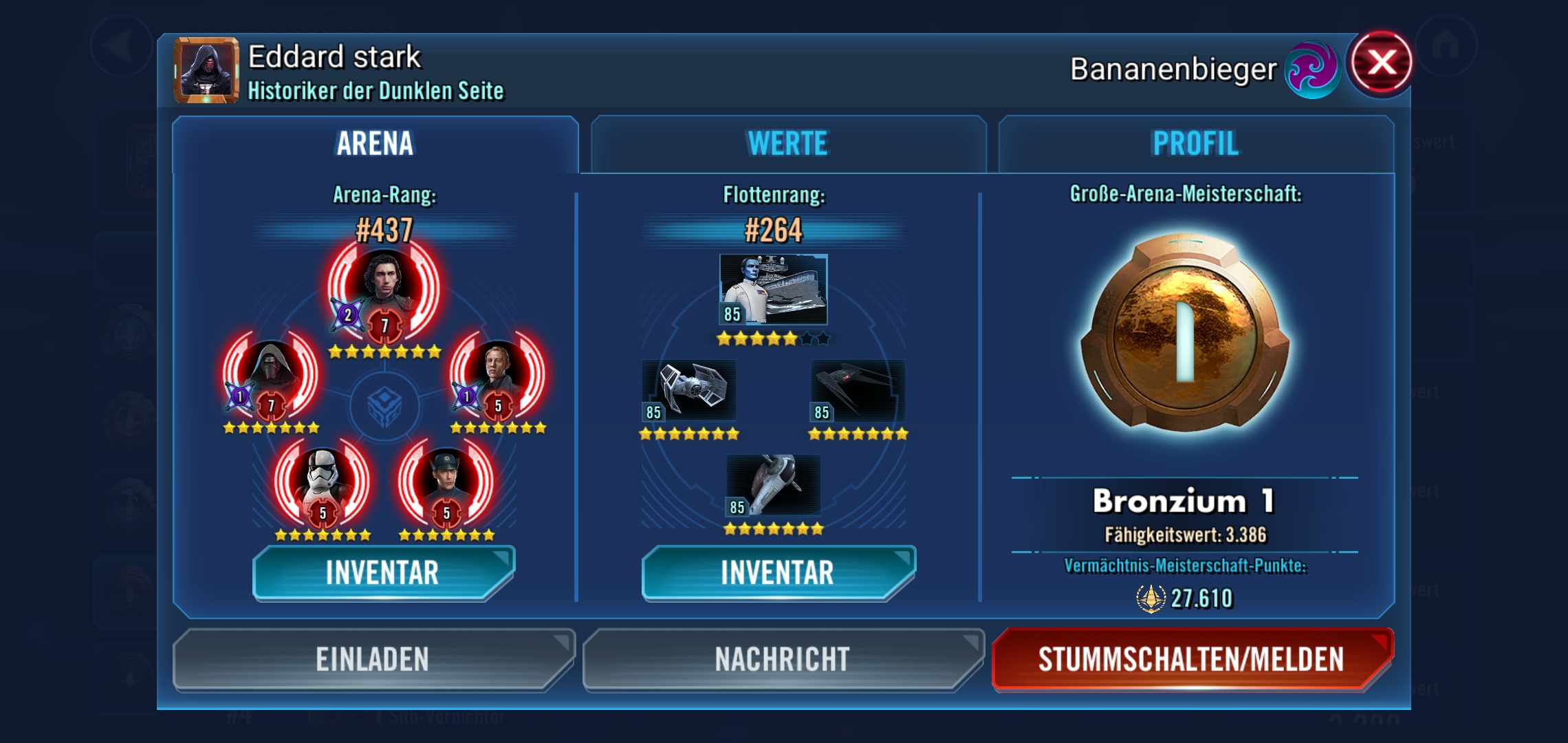Open Eddard stark's player avatar
This screenshot has width=1568, height=743.
point(206,70)
